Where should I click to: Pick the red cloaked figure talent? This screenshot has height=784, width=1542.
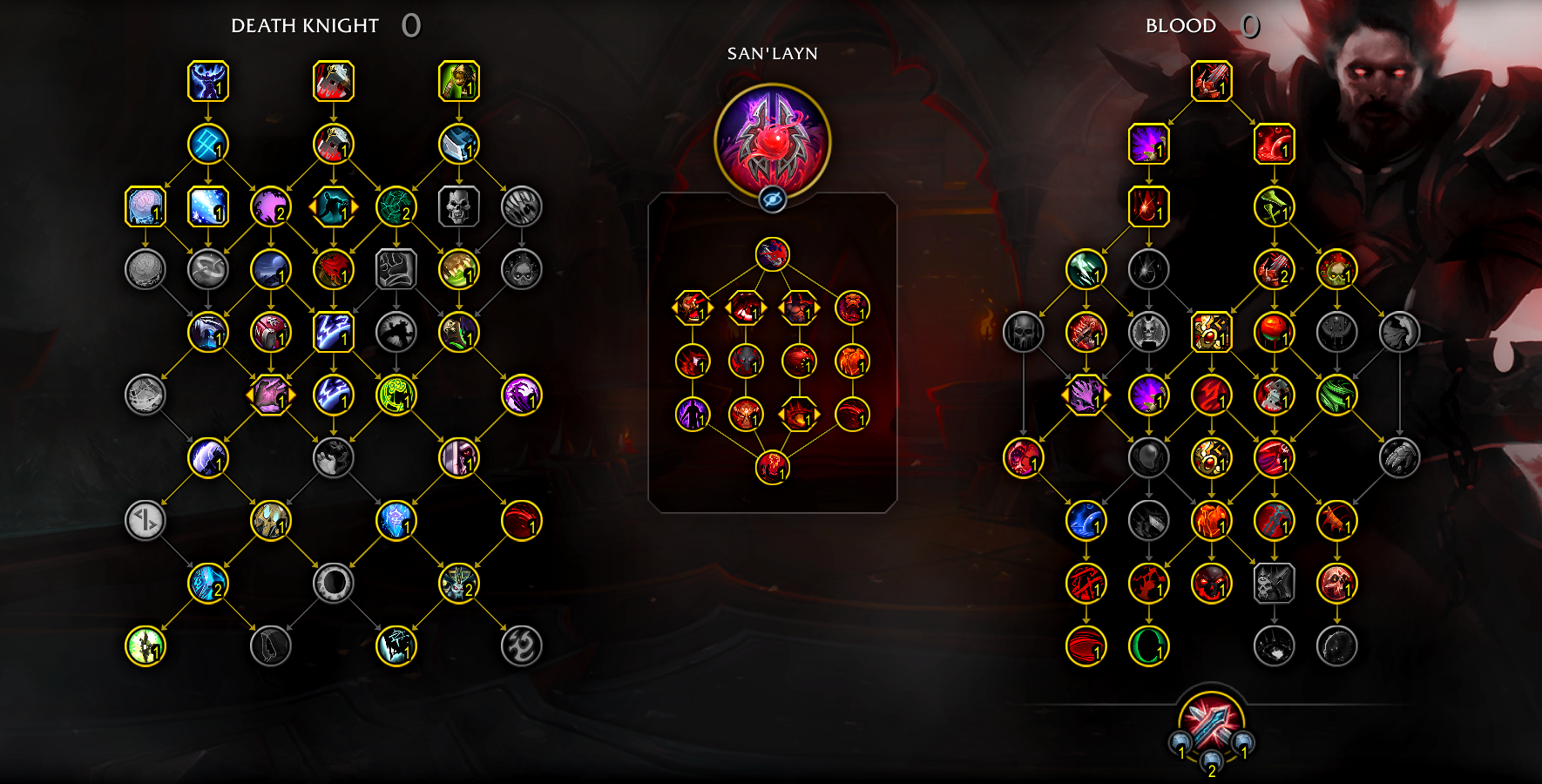click(x=334, y=269)
